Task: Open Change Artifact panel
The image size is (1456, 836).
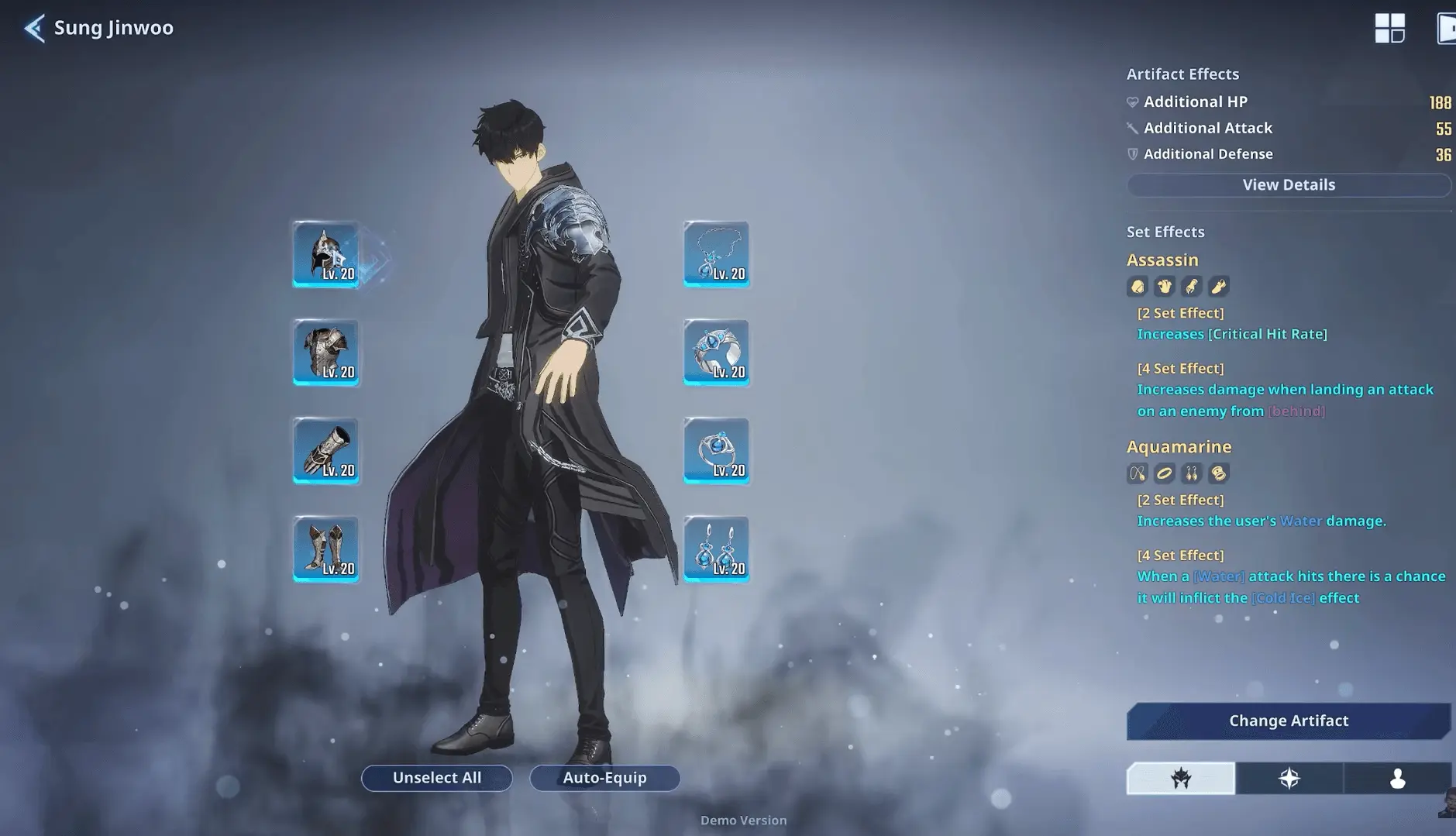Action: pyautogui.click(x=1289, y=721)
